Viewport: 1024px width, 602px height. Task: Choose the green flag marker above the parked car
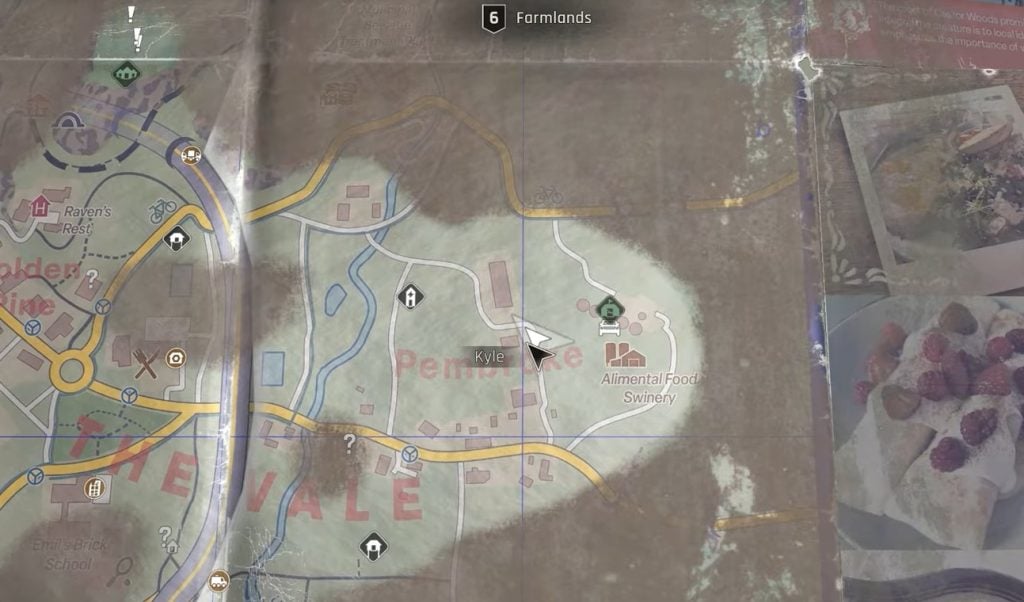coord(605,308)
